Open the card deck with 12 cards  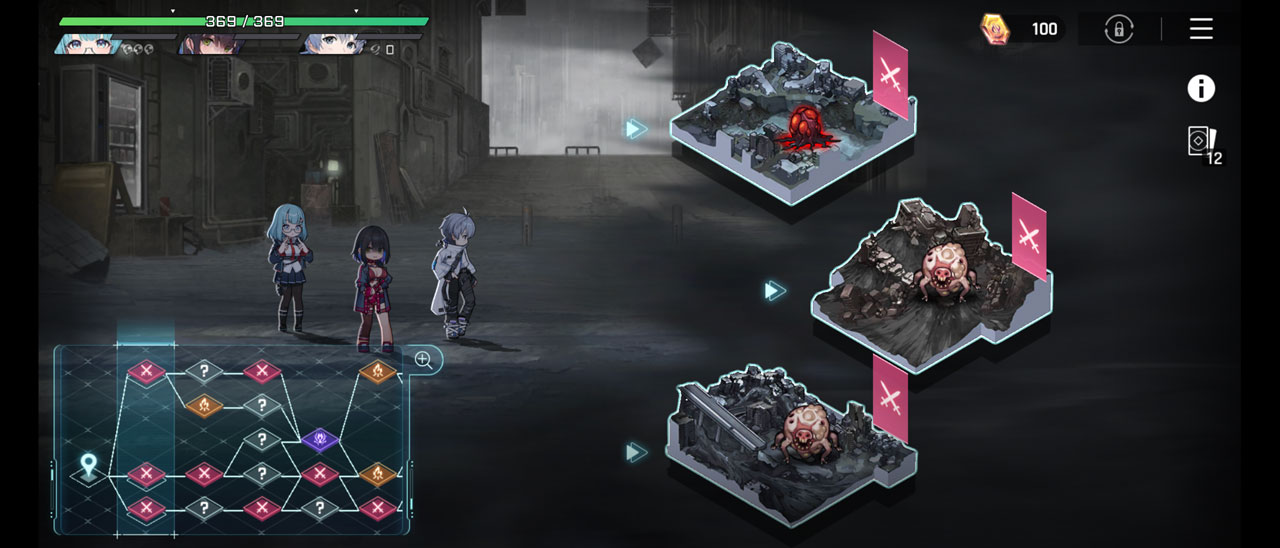pyautogui.click(x=1202, y=143)
